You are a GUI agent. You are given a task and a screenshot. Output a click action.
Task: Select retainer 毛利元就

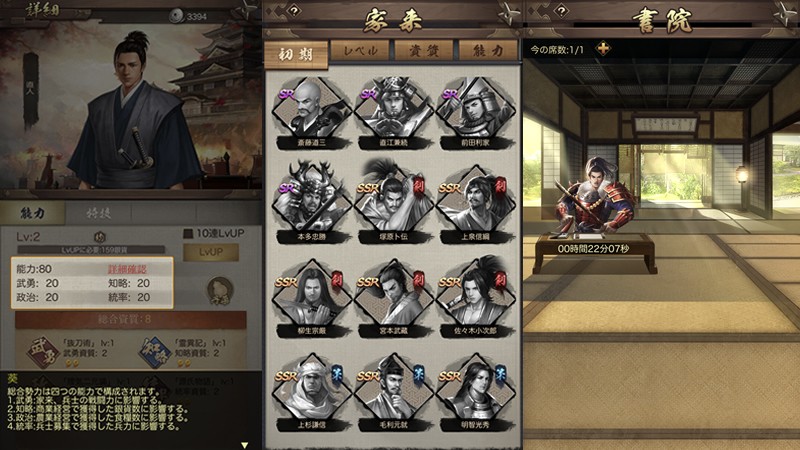pyautogui.click(x=391, y=395)
